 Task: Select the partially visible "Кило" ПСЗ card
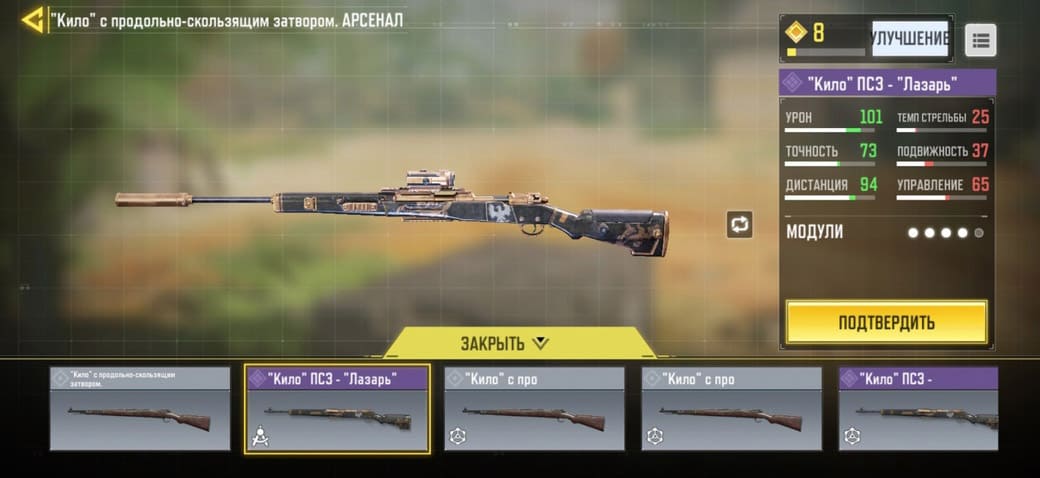tap(918, 408)
